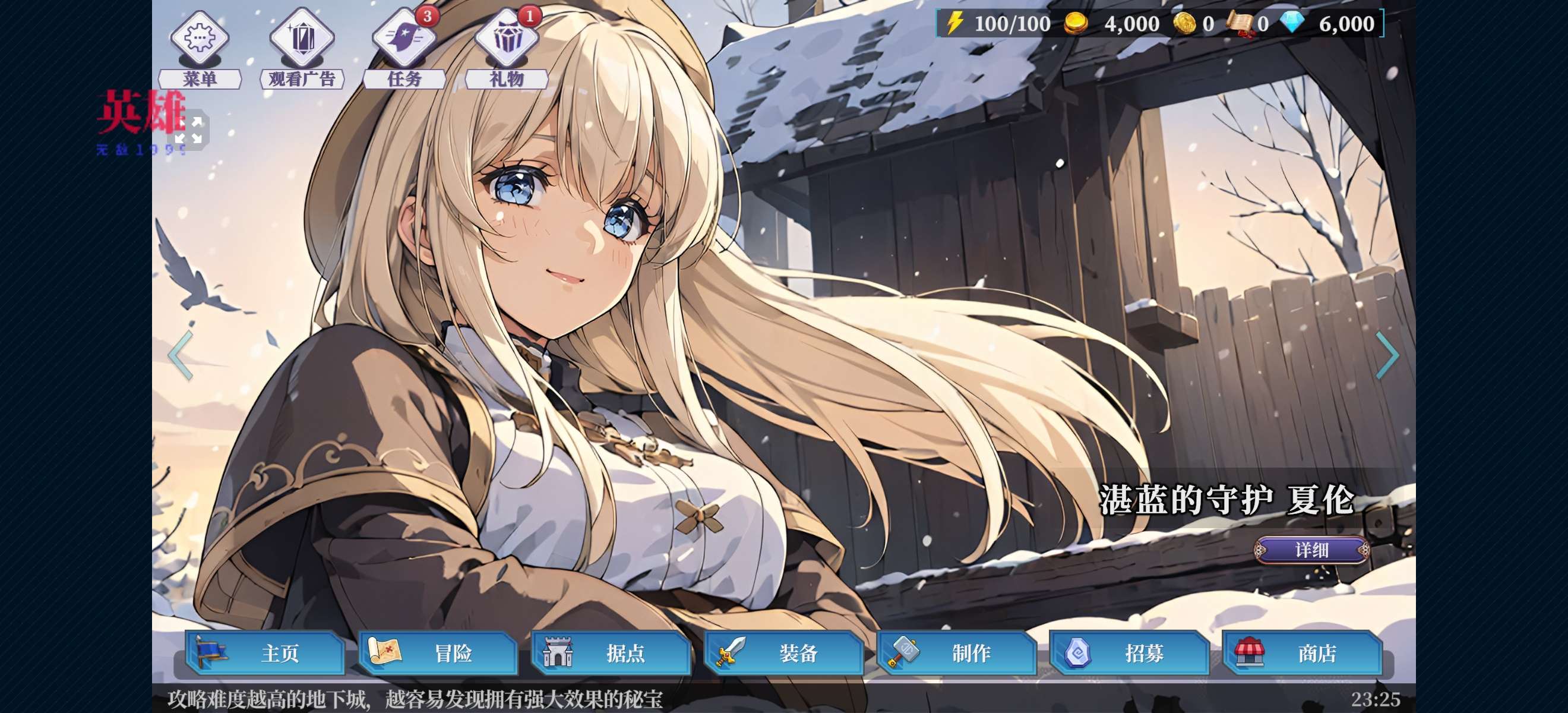Show the previous character with left arrow
Viewport: 1568px width, 713px height.
pos(181,355)
